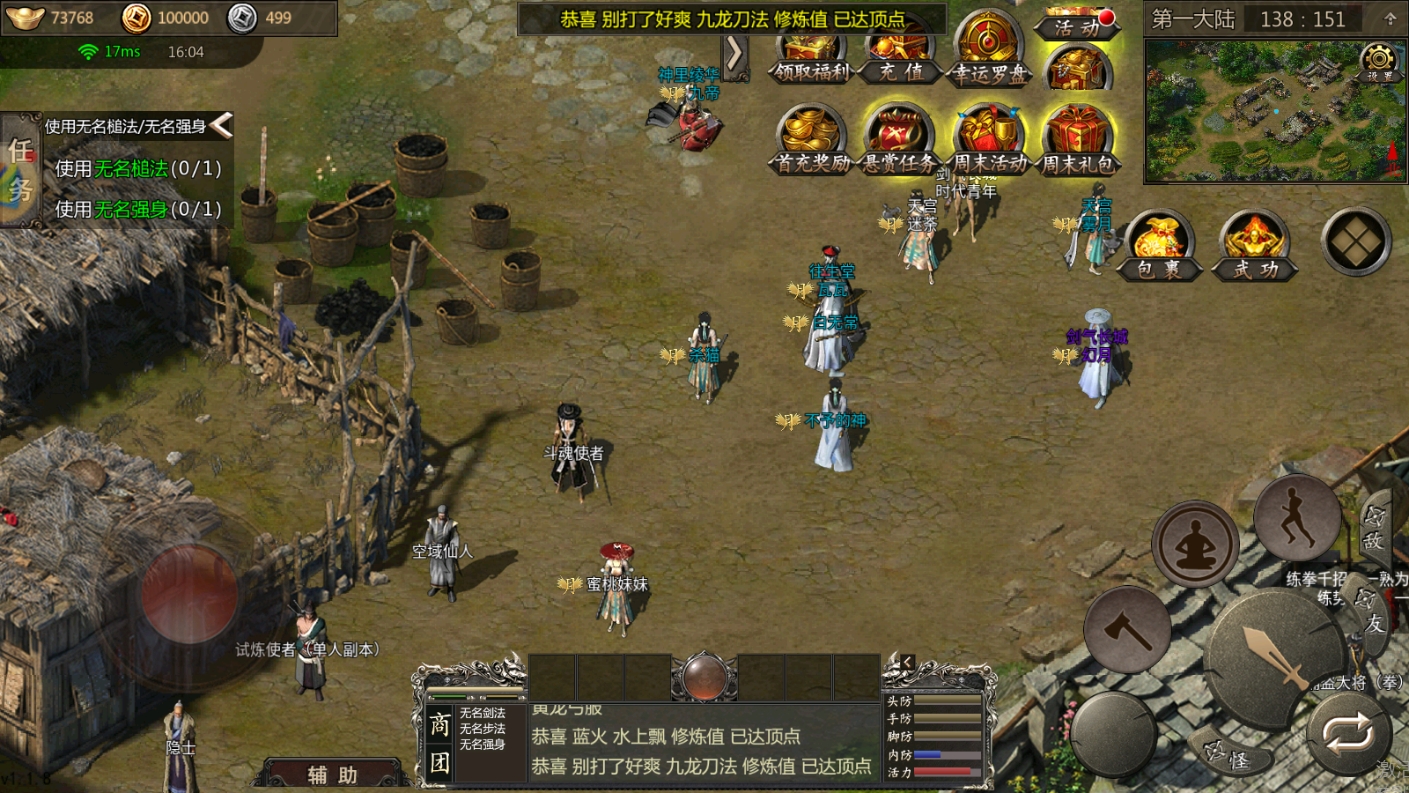Select the 任务 quest tab
Viewport: 1409px width, 793px height.
(20, 170)
